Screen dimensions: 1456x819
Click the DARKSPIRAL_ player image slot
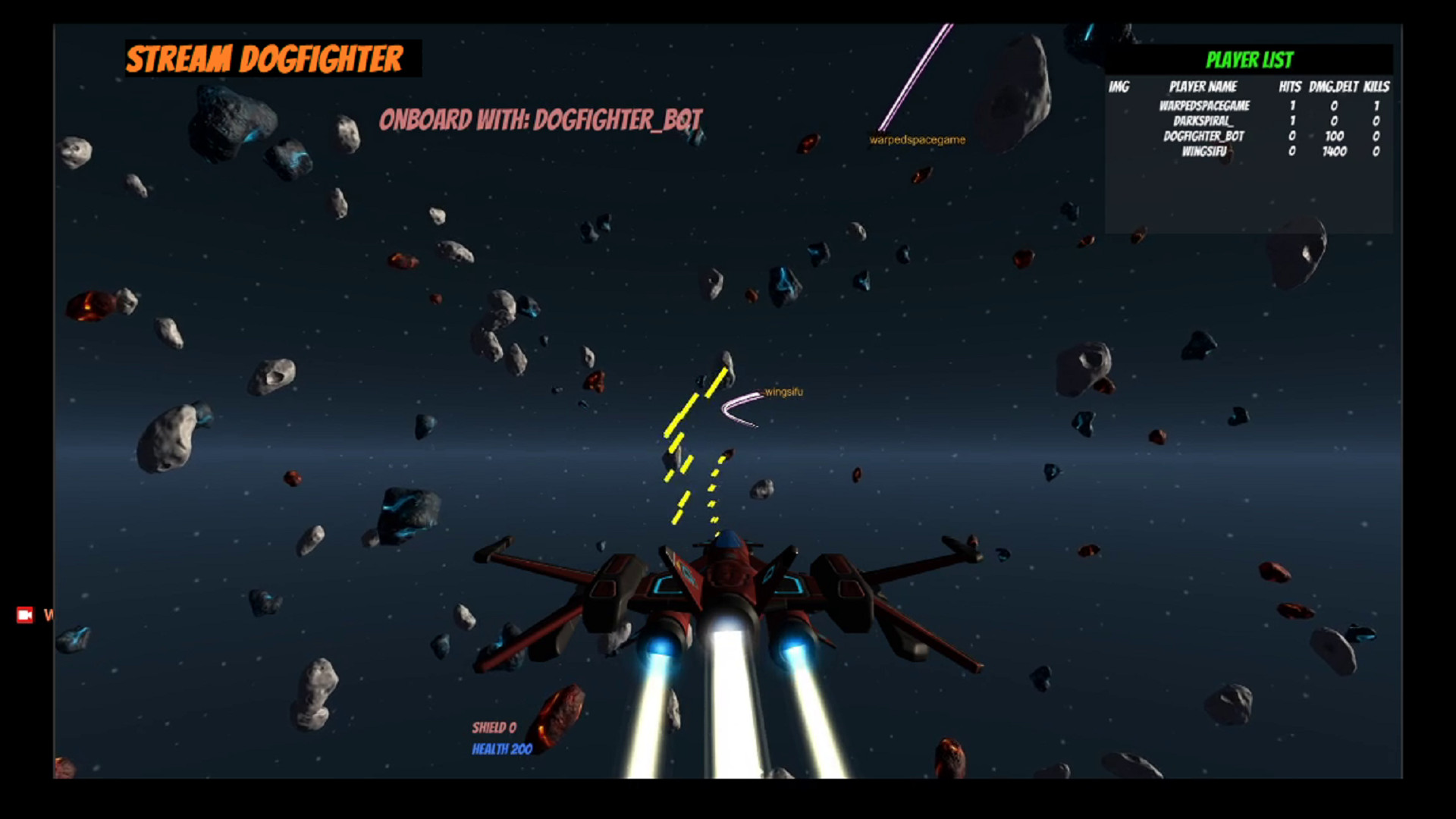click(x=1118, y=121)
